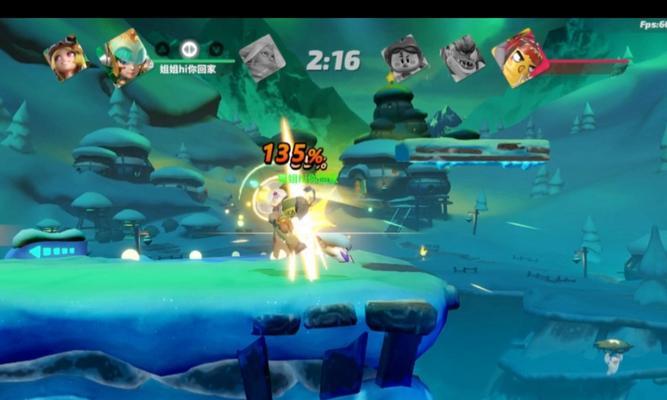Select the greyed-out spiky-haired enemy portrait
Viewport: 667px width, 400px height.
pyautogui.click(x=463, y=58)
